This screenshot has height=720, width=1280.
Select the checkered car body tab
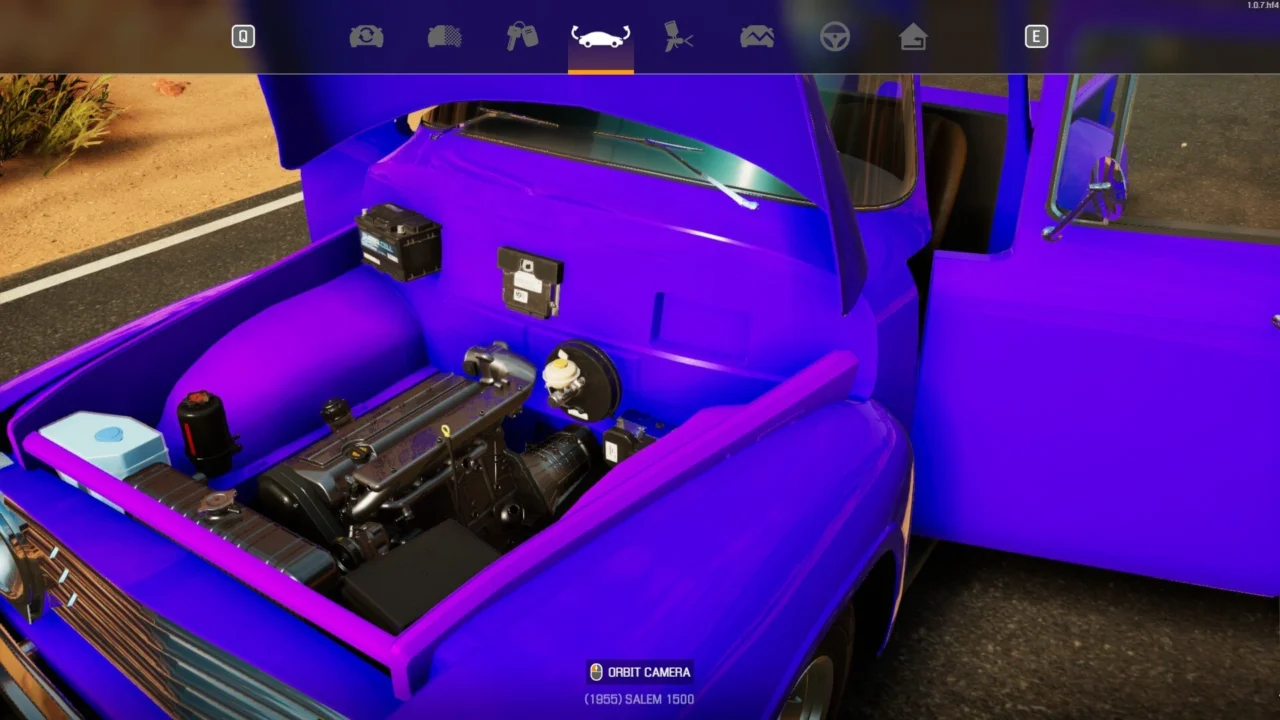(444, 37)
